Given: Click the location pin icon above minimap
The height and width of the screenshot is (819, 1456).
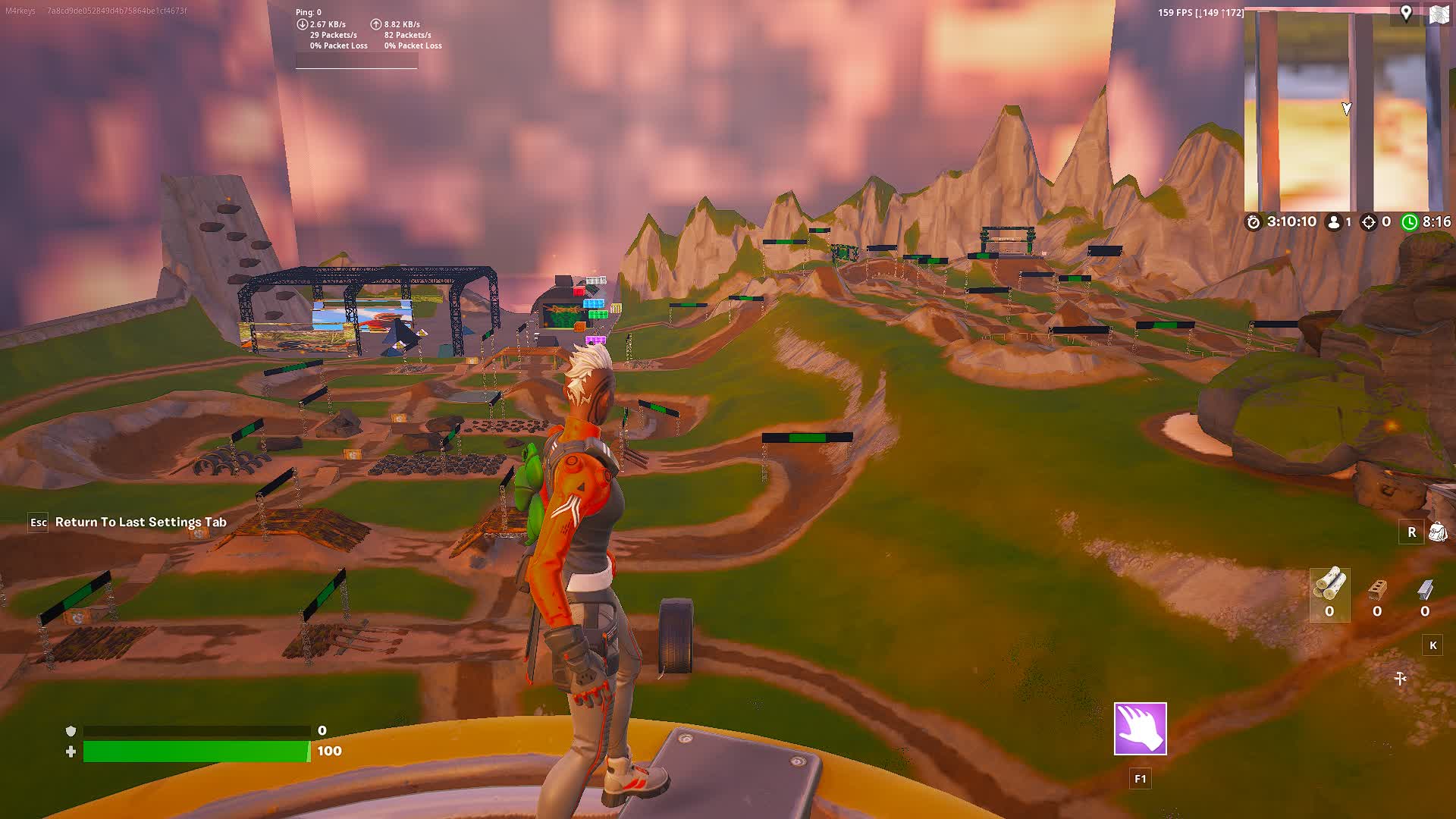Looking at the screenshot, I should click(1406, 12).
